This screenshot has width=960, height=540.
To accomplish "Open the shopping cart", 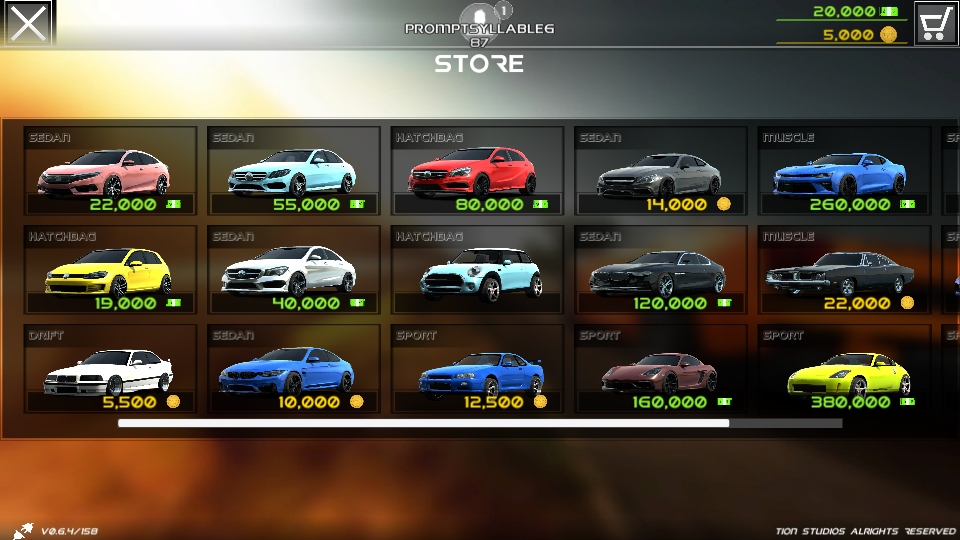I will [x=936, y=23].
